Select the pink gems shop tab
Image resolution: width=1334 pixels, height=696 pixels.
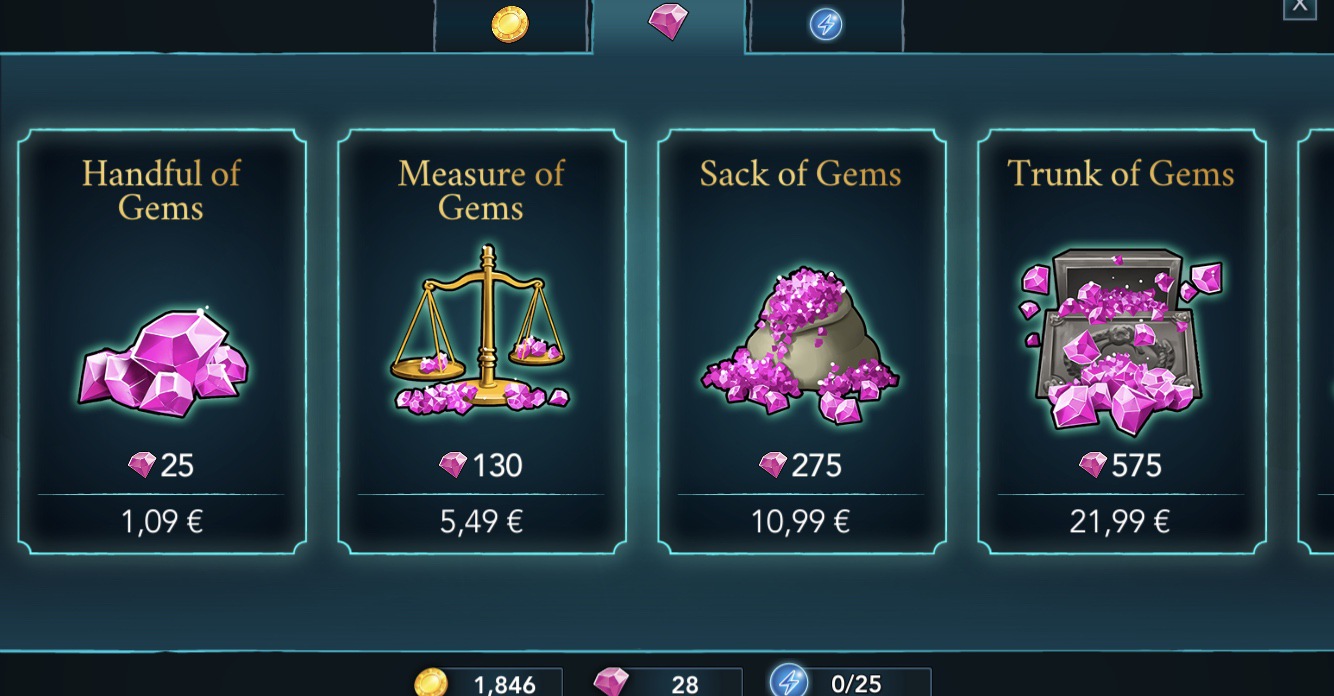[668, 22]
